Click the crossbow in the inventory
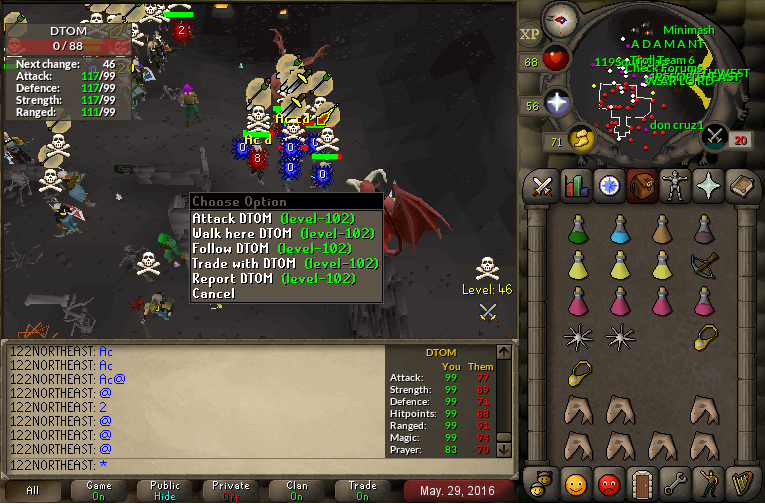Viewport: 765px width, 504px height. point(704,266)
